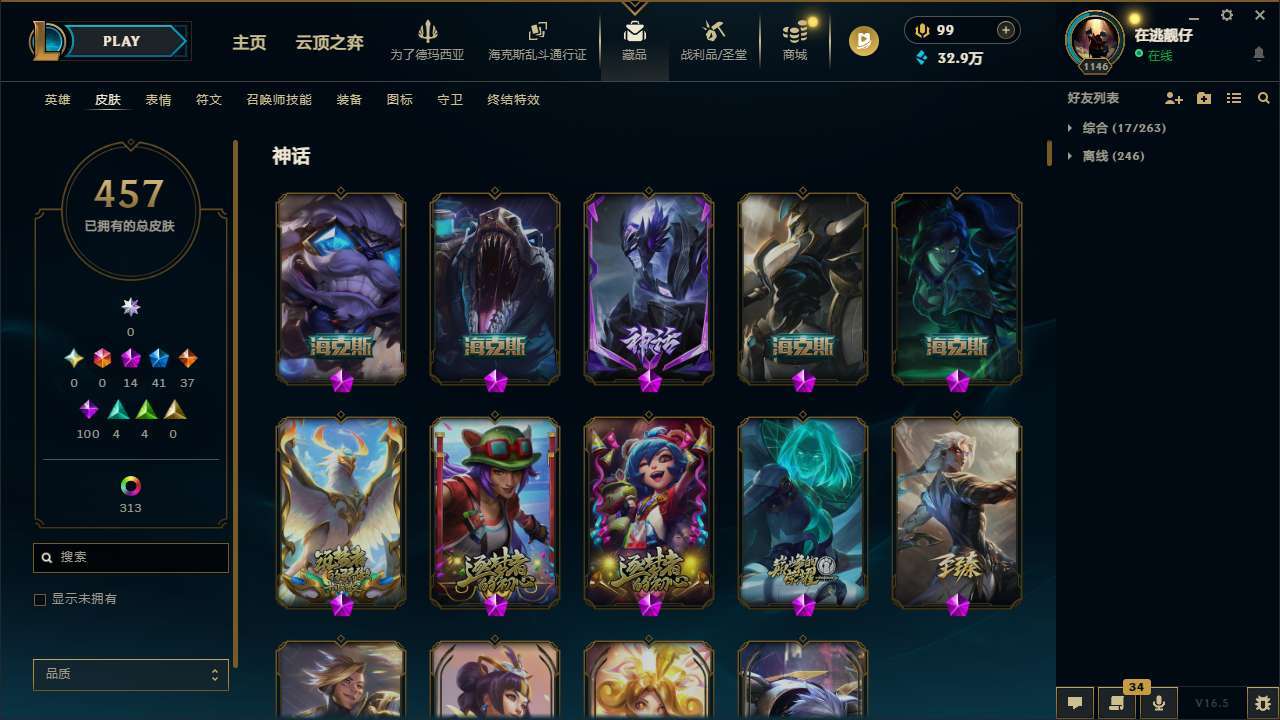Switch to the 主页 menu item
1280x720 pixels.
coord(249,43)
